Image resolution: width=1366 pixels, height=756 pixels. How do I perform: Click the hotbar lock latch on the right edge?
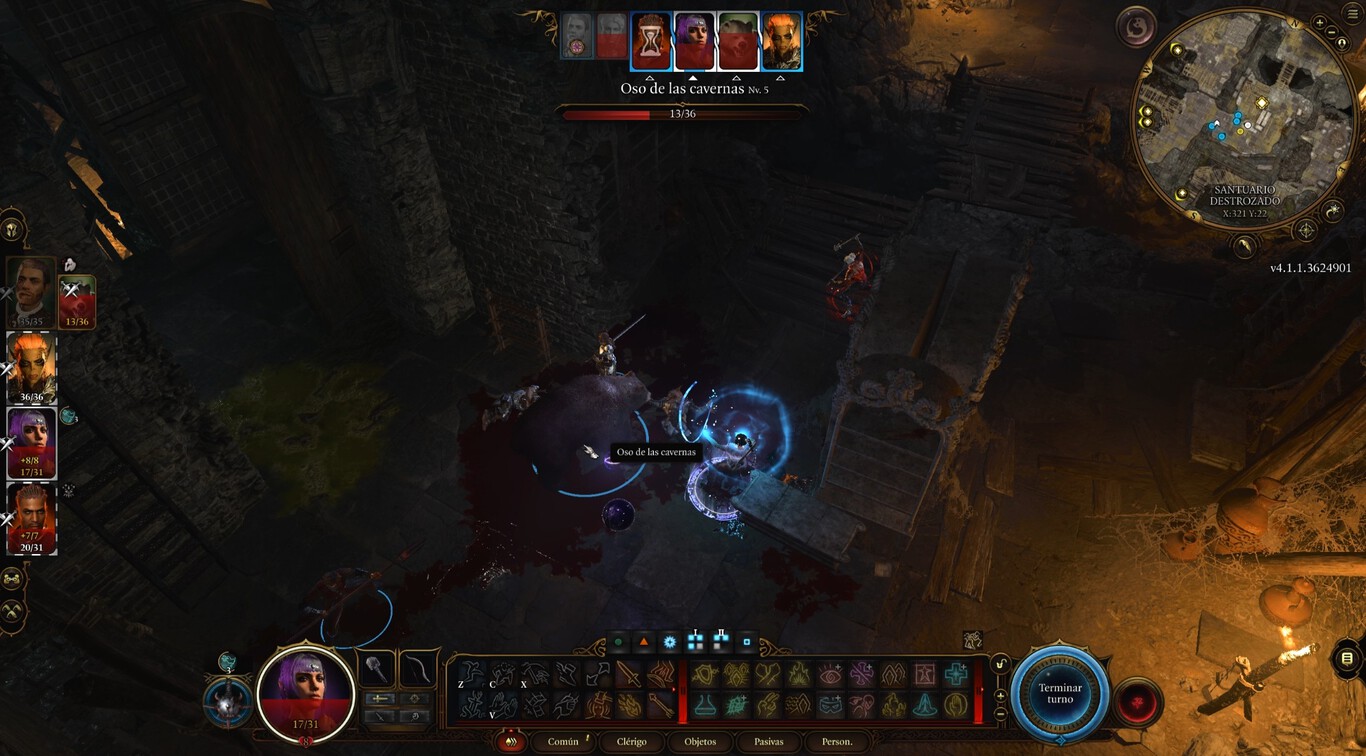[999, 665]
